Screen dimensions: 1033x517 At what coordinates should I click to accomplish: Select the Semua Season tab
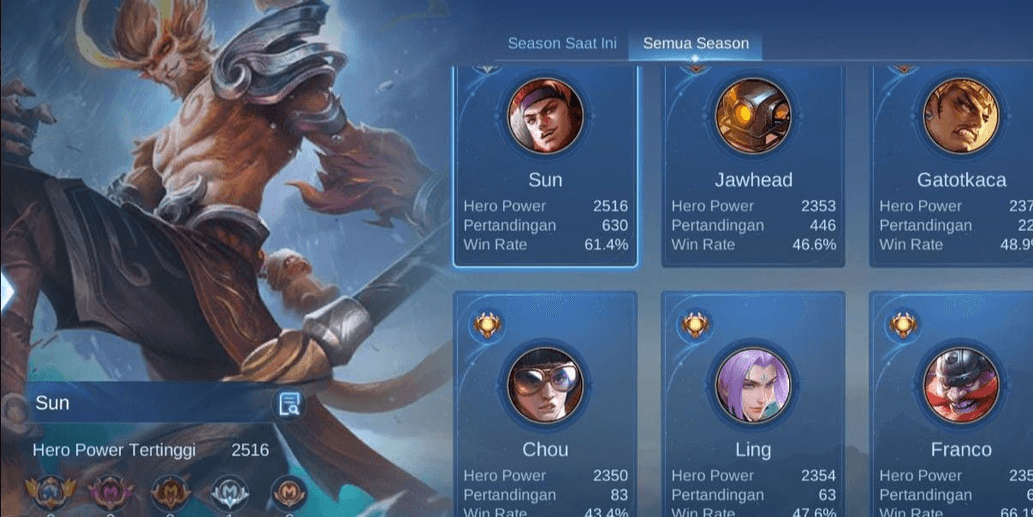tap(695, 44)
